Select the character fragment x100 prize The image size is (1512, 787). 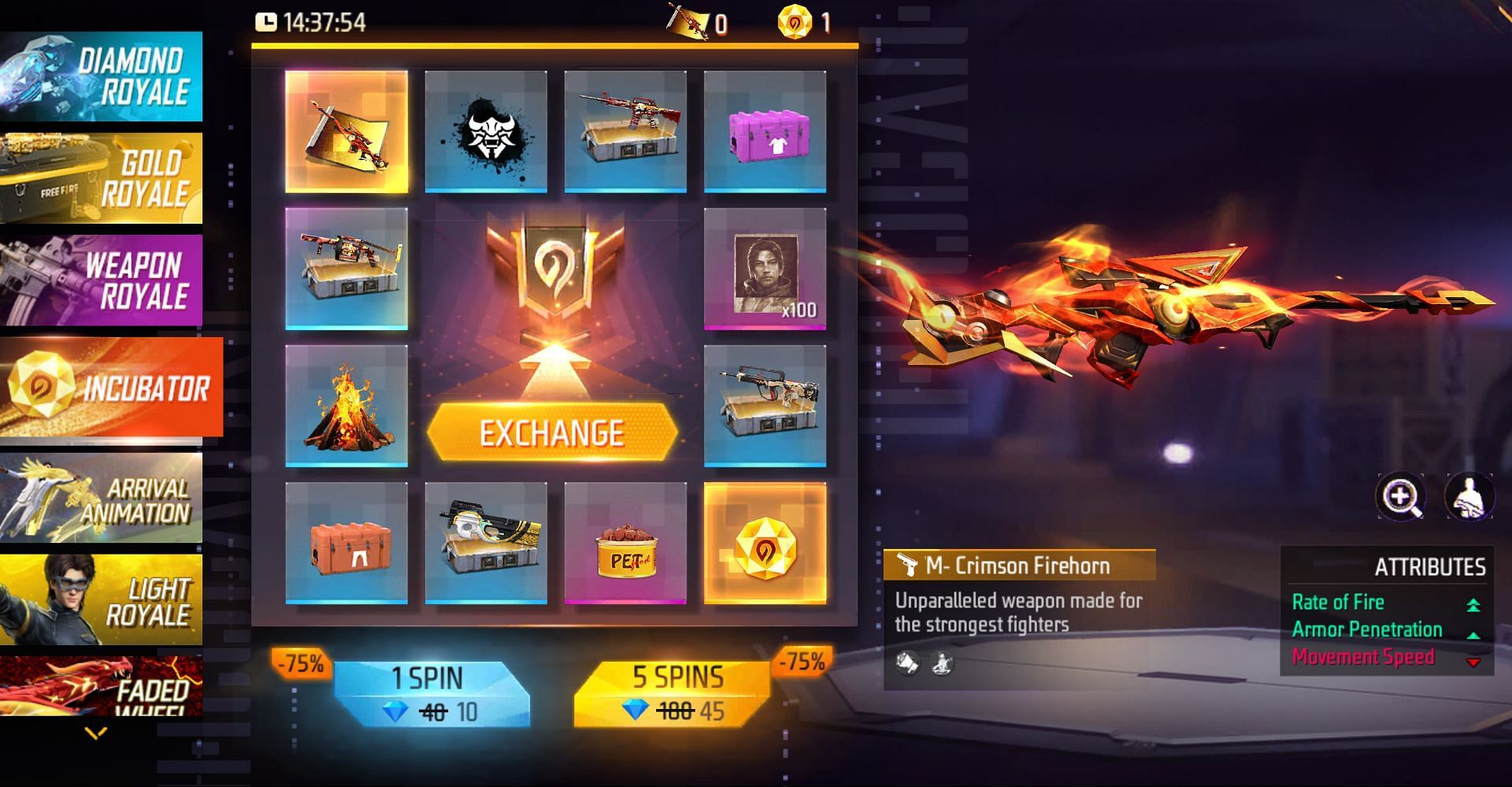click(x=765, y=269)
